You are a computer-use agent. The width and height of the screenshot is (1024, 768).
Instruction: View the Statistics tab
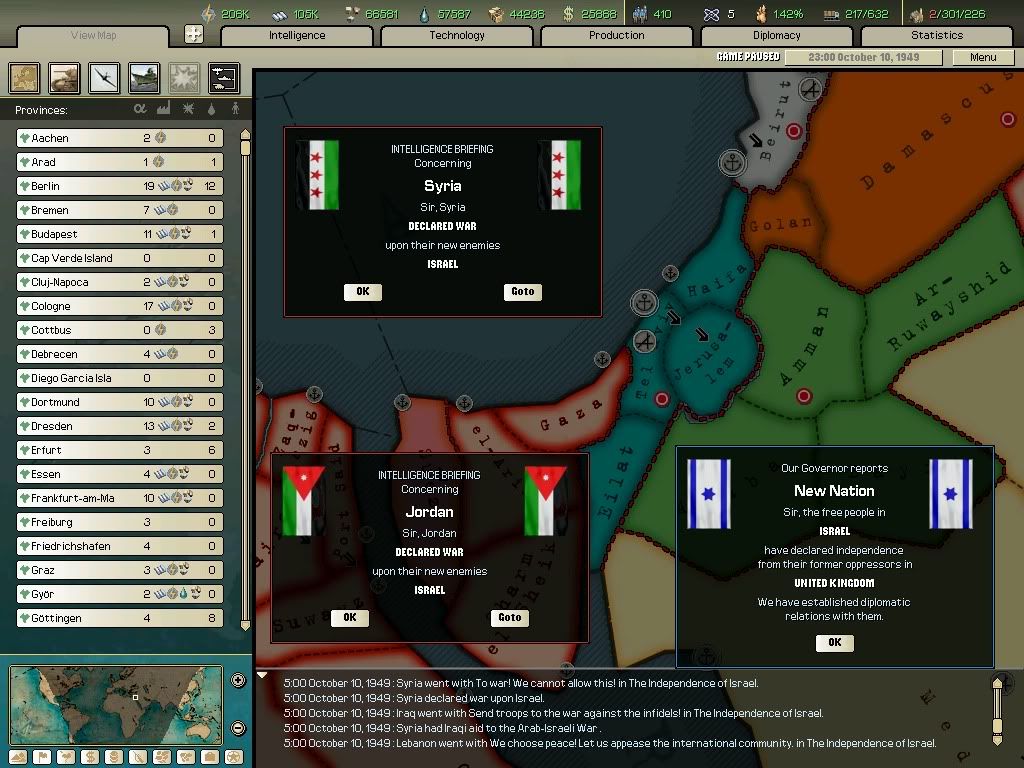(x=937, y=36)
